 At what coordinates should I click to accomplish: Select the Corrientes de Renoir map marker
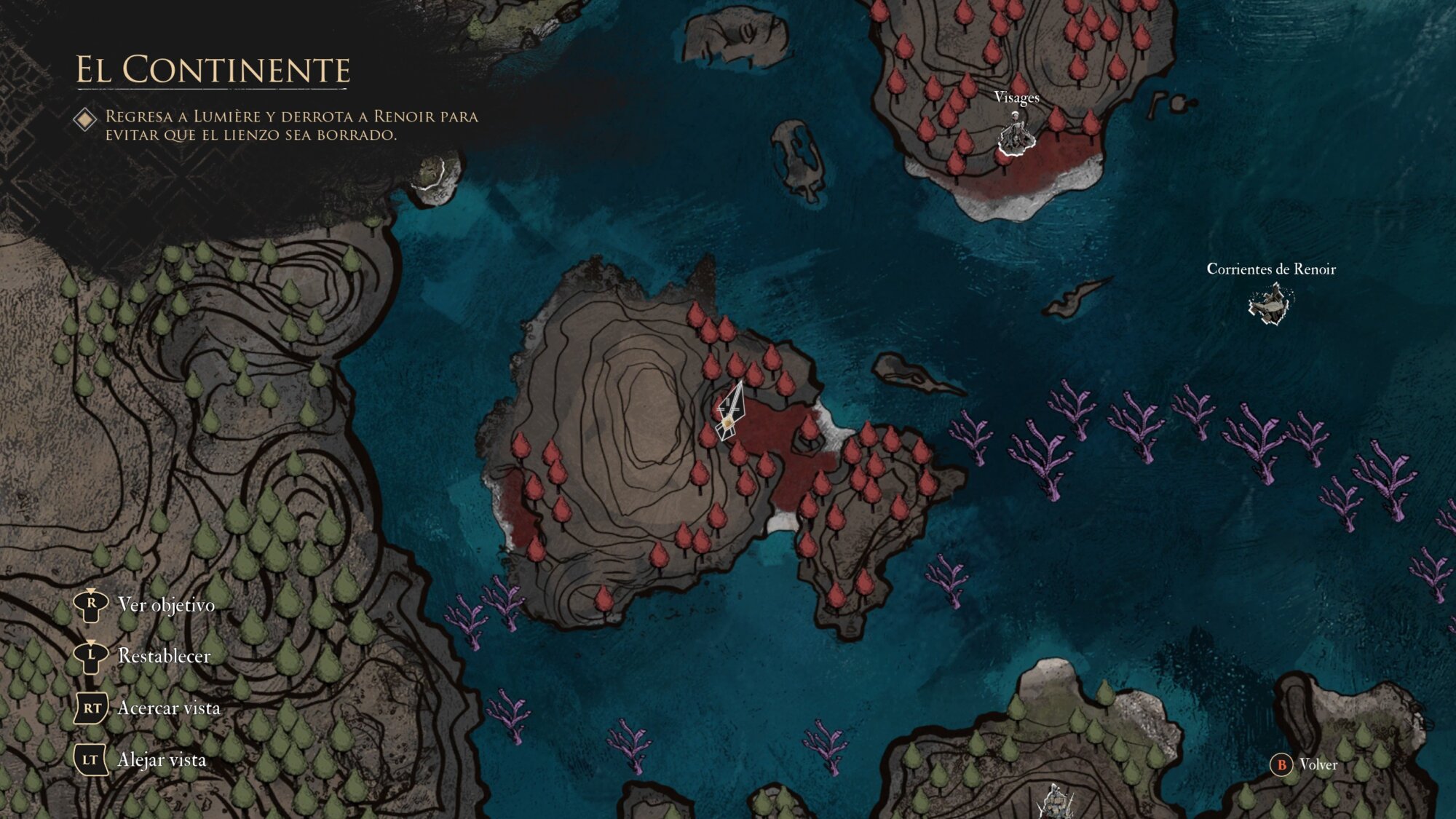1270,304
